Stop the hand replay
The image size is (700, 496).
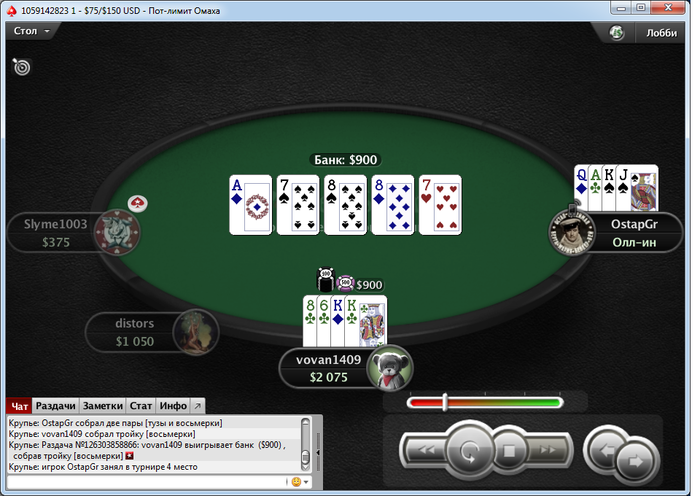(x=508, y=451)
